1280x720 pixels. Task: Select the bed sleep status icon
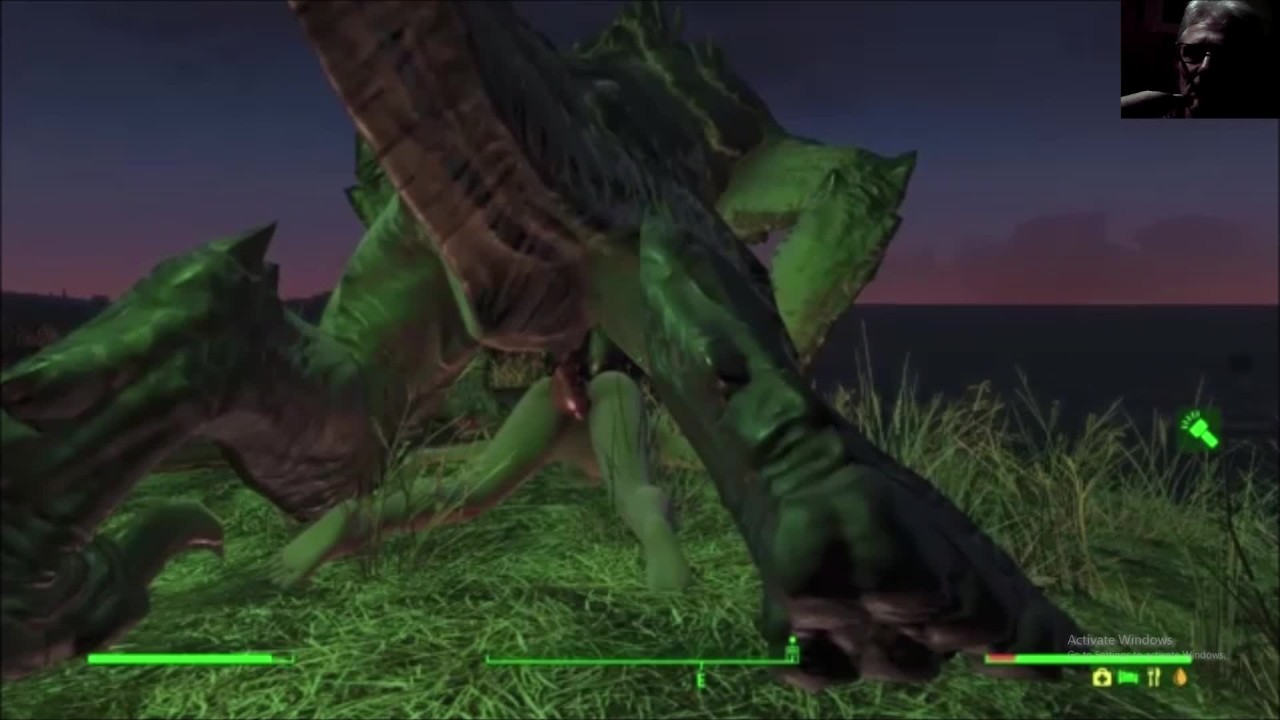1127,678
